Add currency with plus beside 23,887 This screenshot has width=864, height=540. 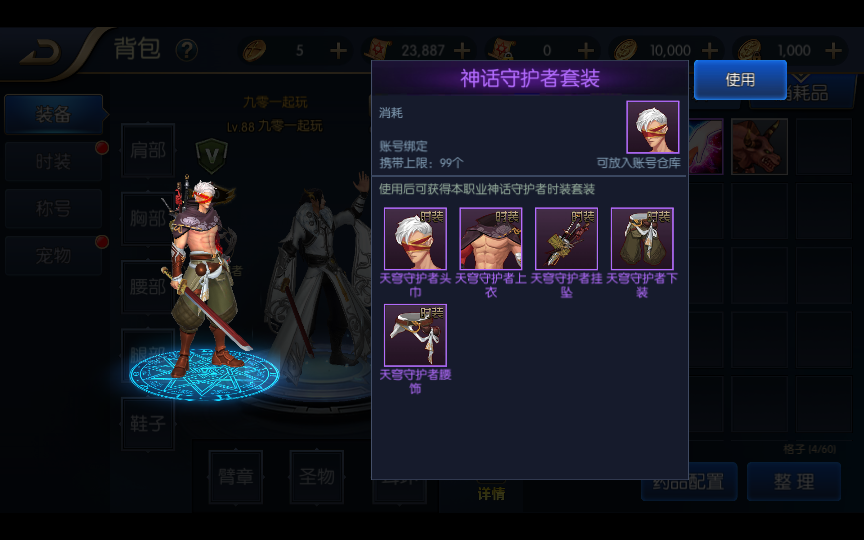pos(462,50)
